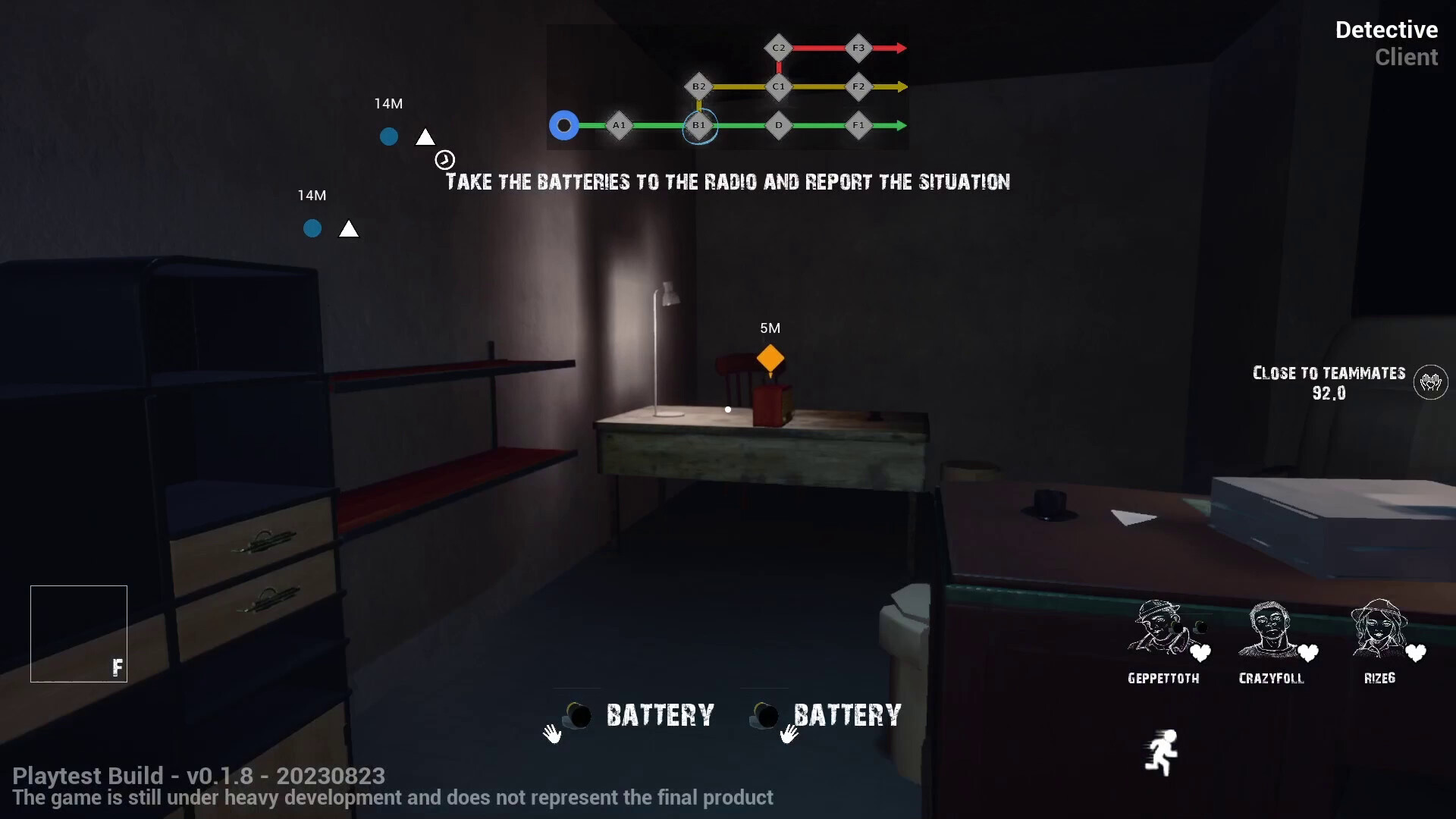Screen dimensions: 1456x819
Task: Select the clock icon near the waypoint
Action: (445, 159)
